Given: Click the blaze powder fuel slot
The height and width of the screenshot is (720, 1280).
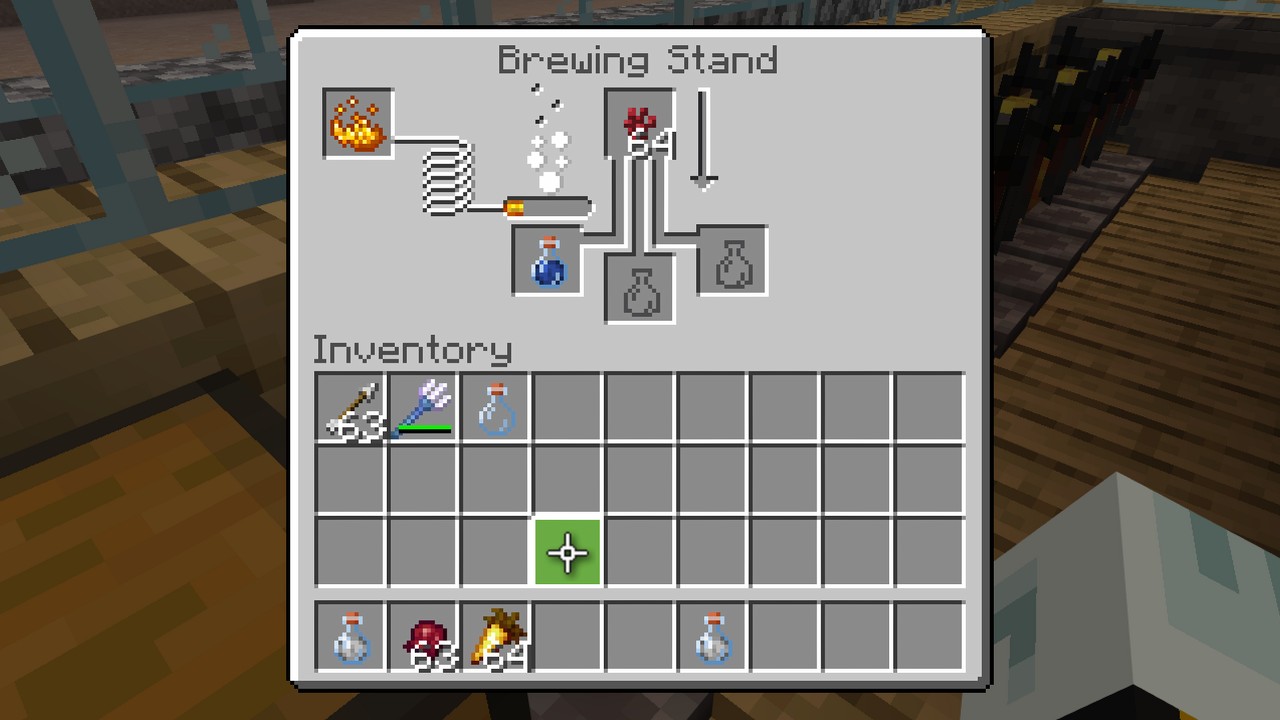Looking at the screenshot, I should click(x=357, y=124).
